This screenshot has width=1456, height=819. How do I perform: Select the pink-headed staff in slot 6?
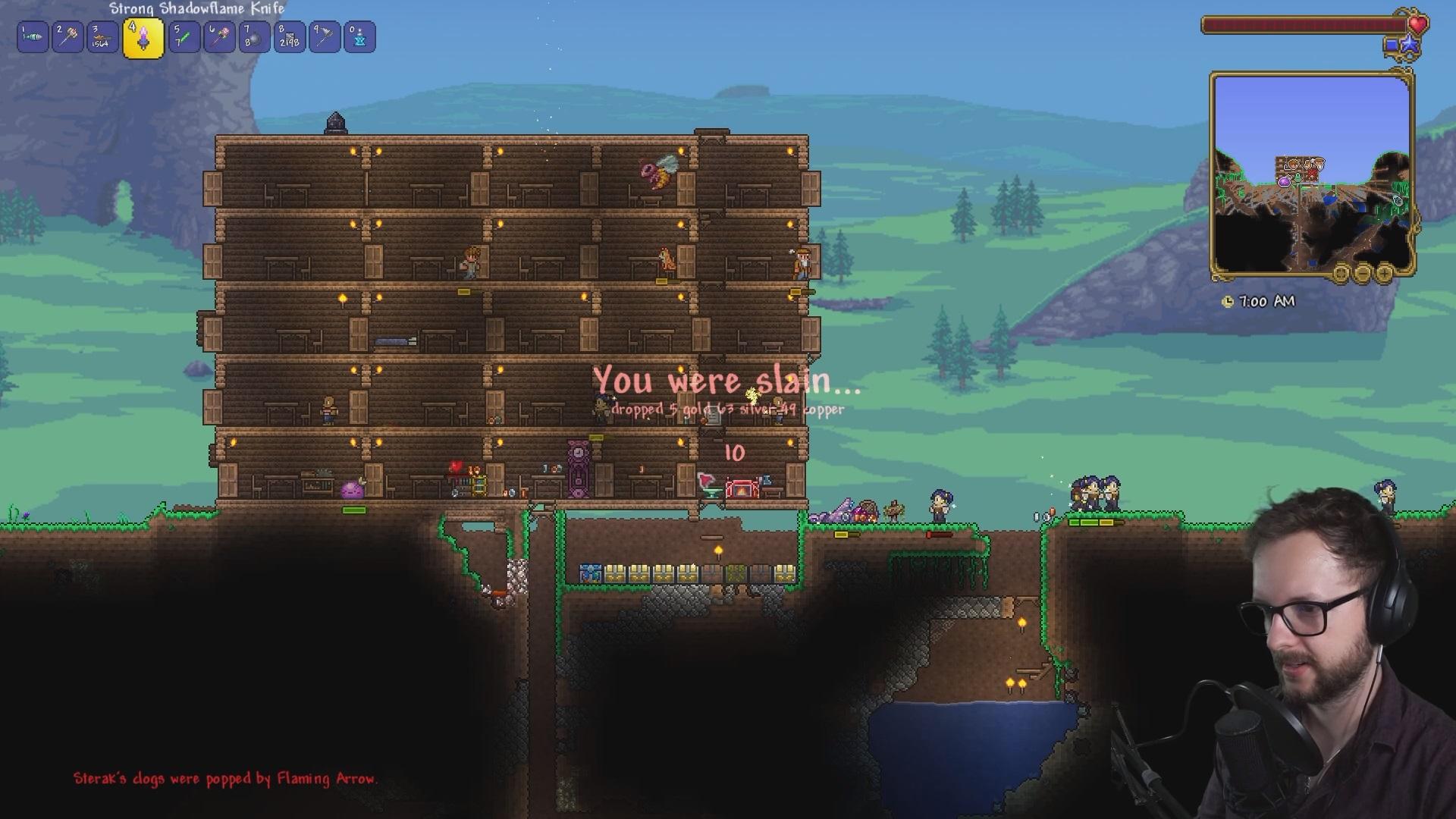coord(219,37)
